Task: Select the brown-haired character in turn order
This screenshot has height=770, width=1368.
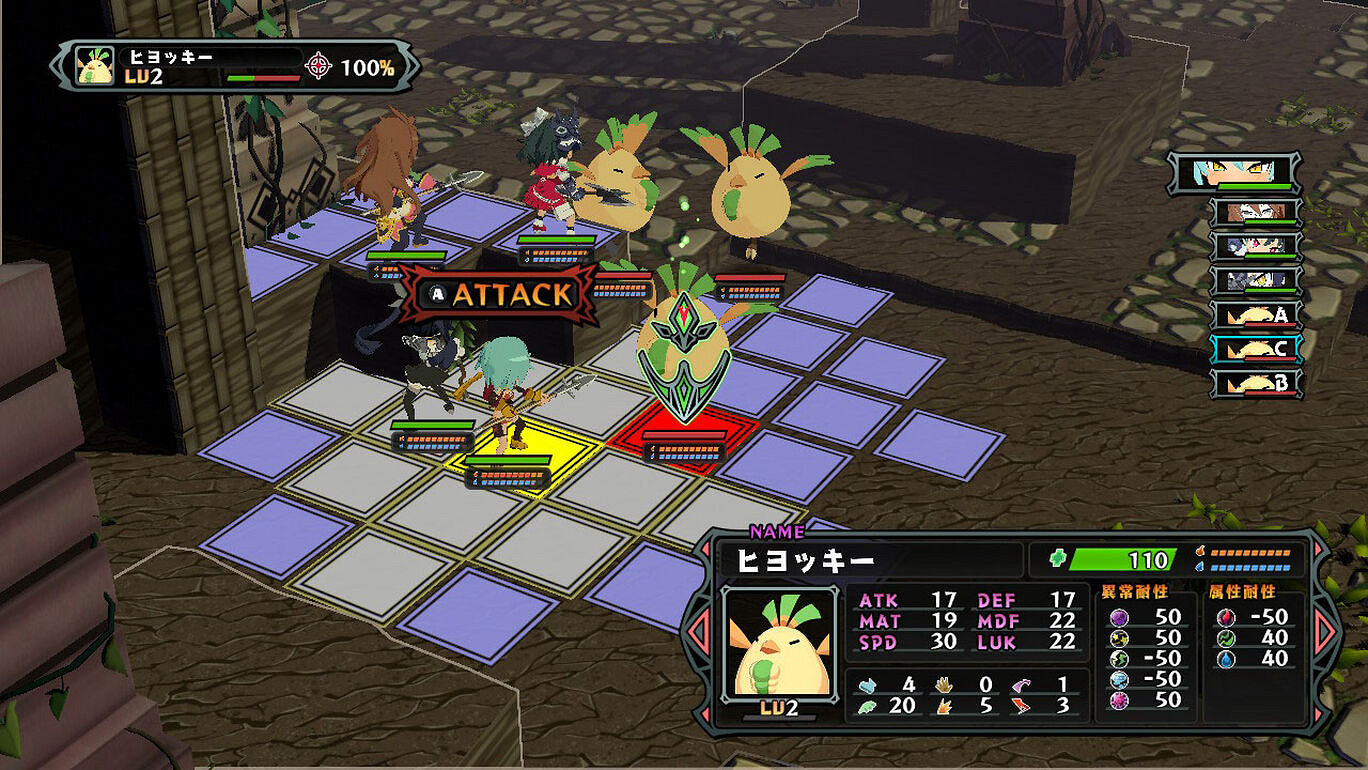Action: tap(1256, 212)
